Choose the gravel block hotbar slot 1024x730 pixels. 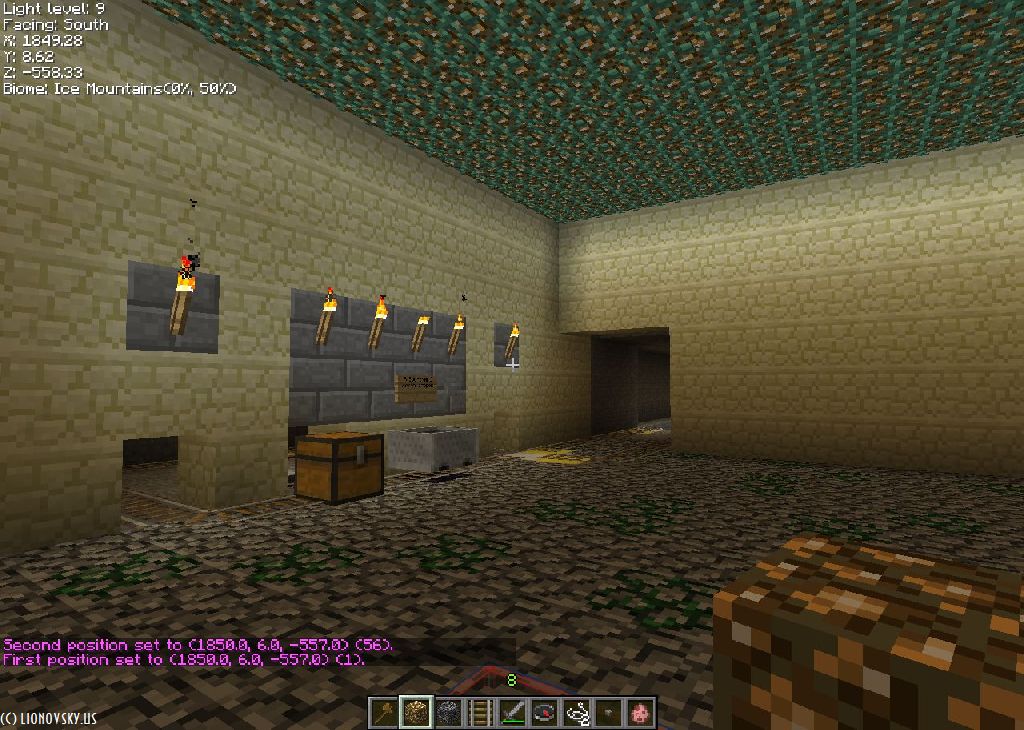point(449,712)
